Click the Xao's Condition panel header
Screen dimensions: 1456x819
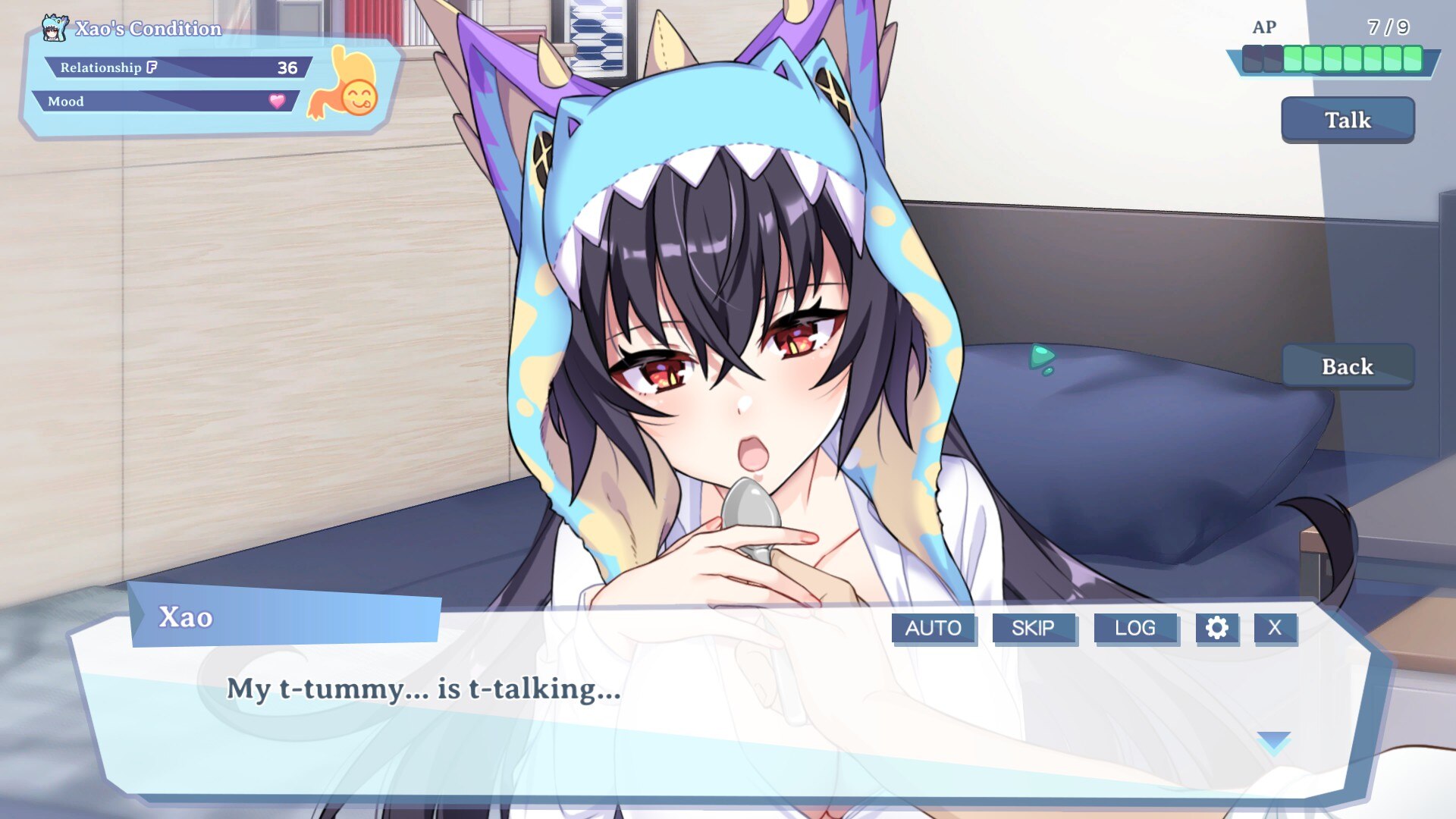pos(148,27)
